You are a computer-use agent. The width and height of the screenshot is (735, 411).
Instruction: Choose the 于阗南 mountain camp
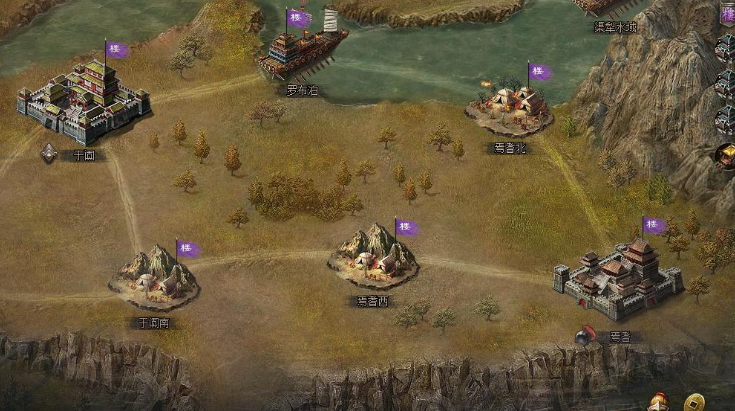pyautogui.click(x=155, y=276)
